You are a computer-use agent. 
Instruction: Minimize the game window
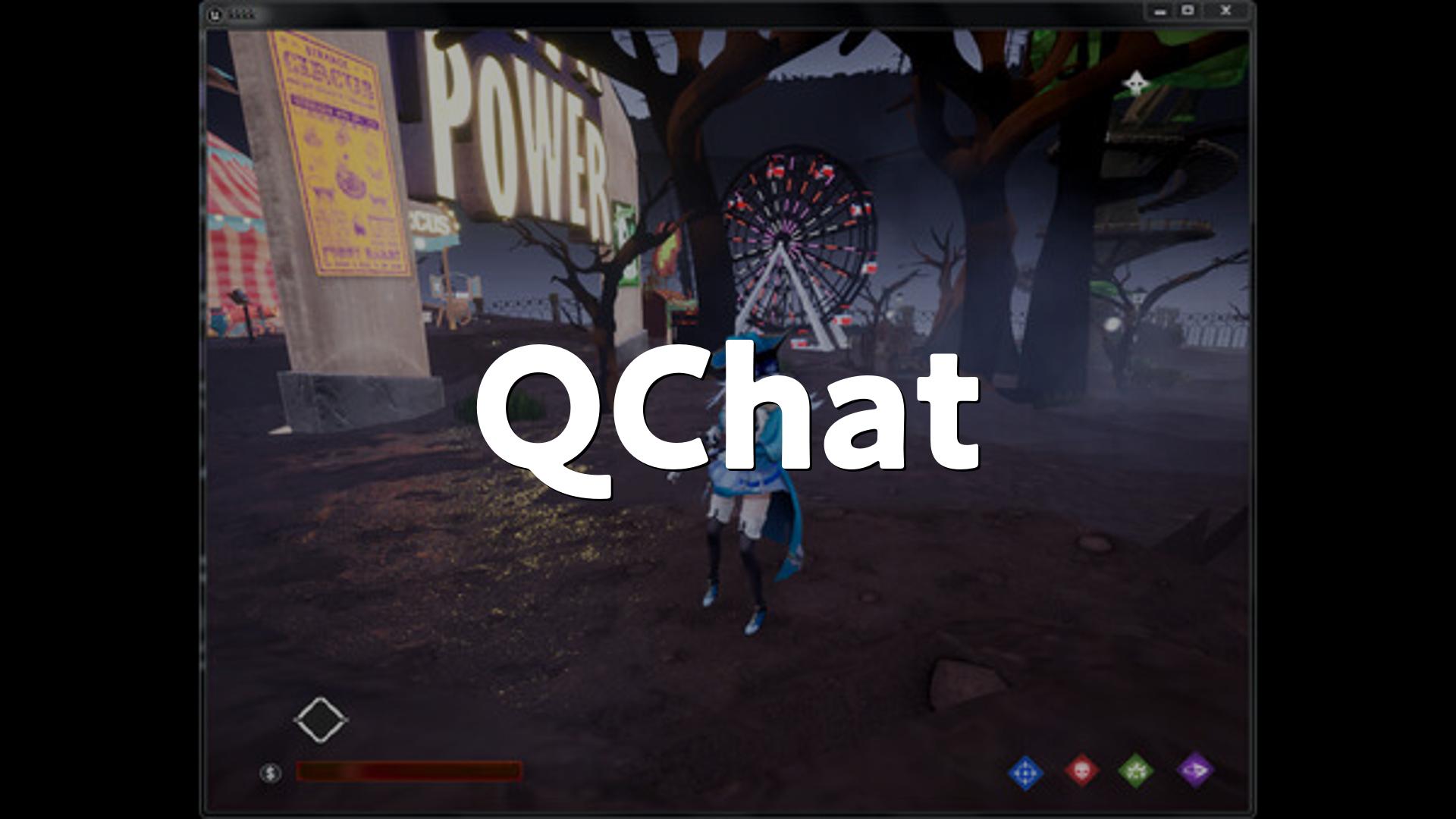tap(1159, 11)
